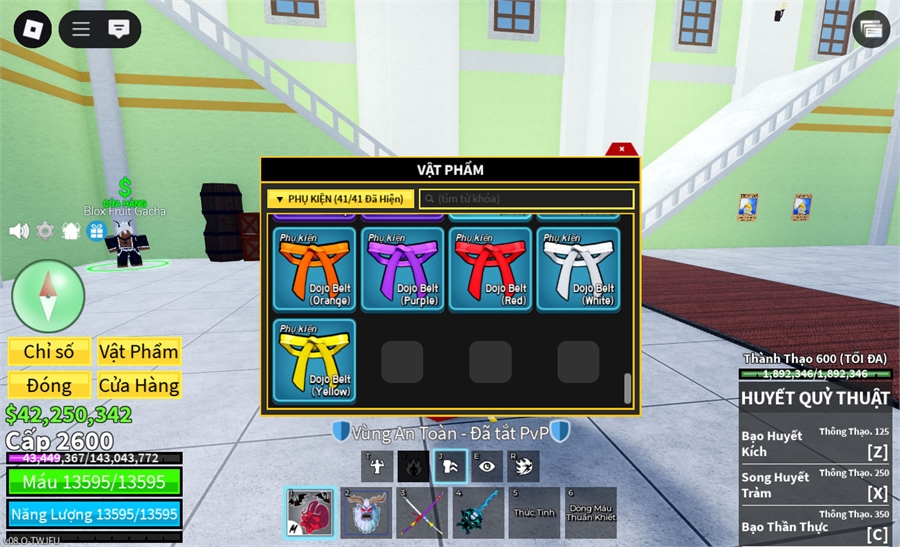Select the Dojo Belt (Yellow) accessory

314,360
